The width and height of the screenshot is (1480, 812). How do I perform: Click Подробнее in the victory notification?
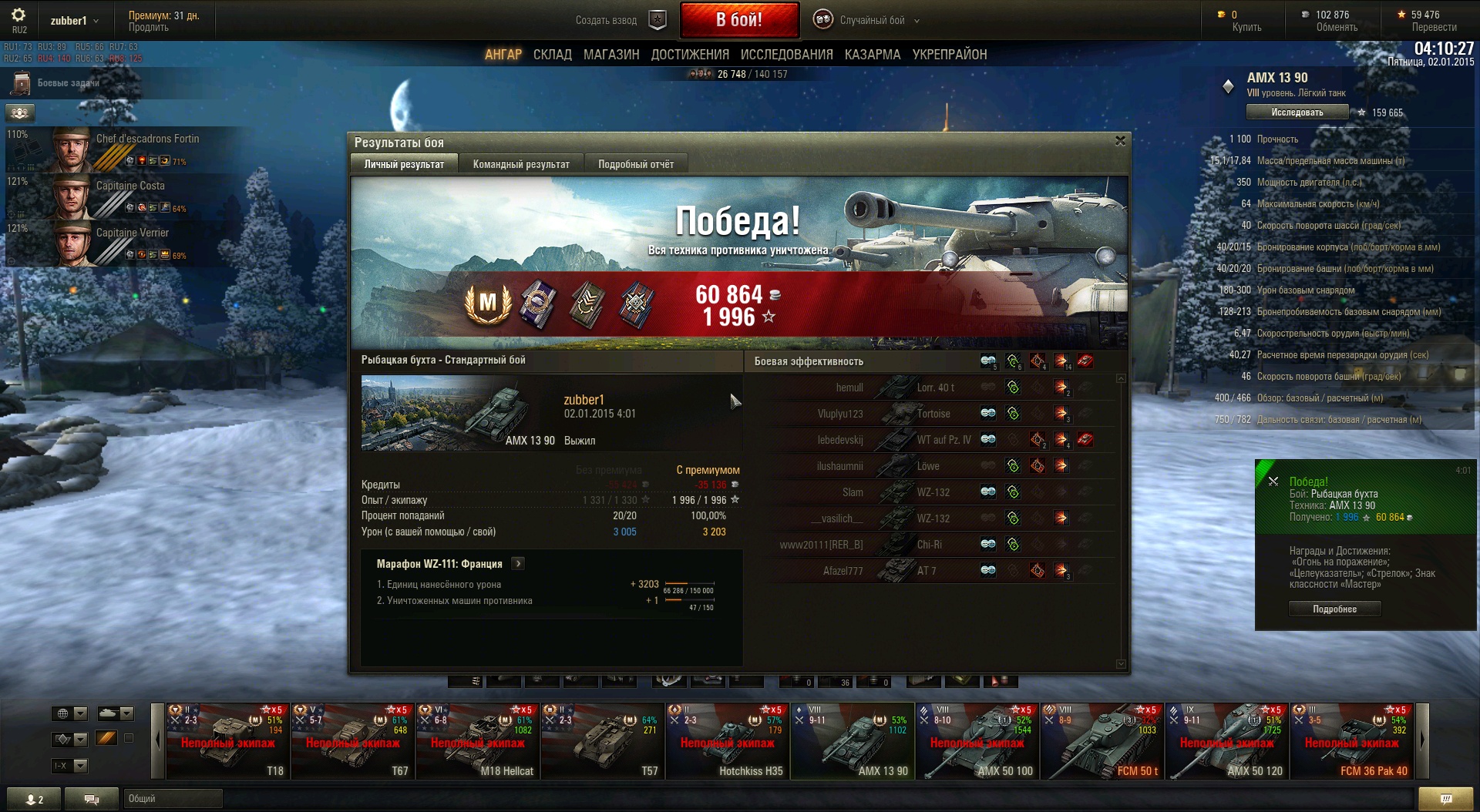[x=1334, y=609]
